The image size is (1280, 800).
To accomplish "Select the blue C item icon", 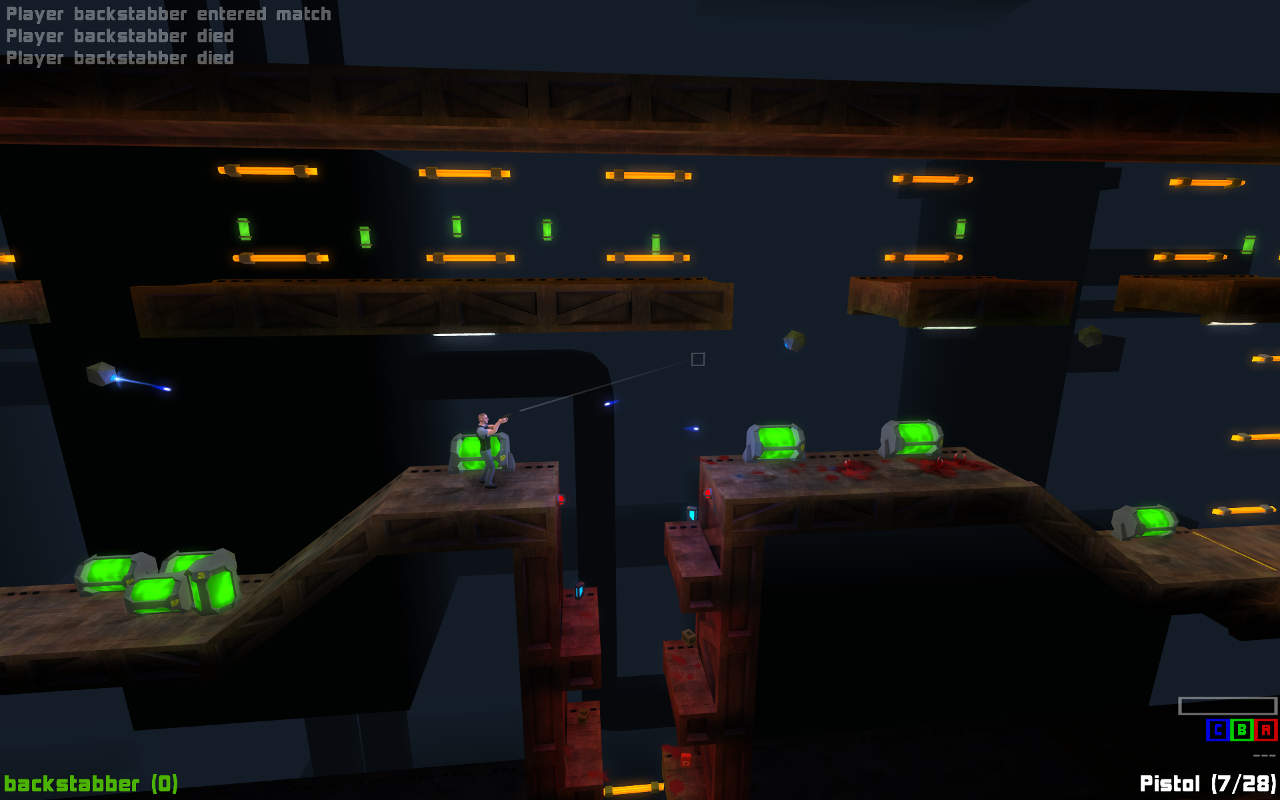I will tap(1217, 730).
